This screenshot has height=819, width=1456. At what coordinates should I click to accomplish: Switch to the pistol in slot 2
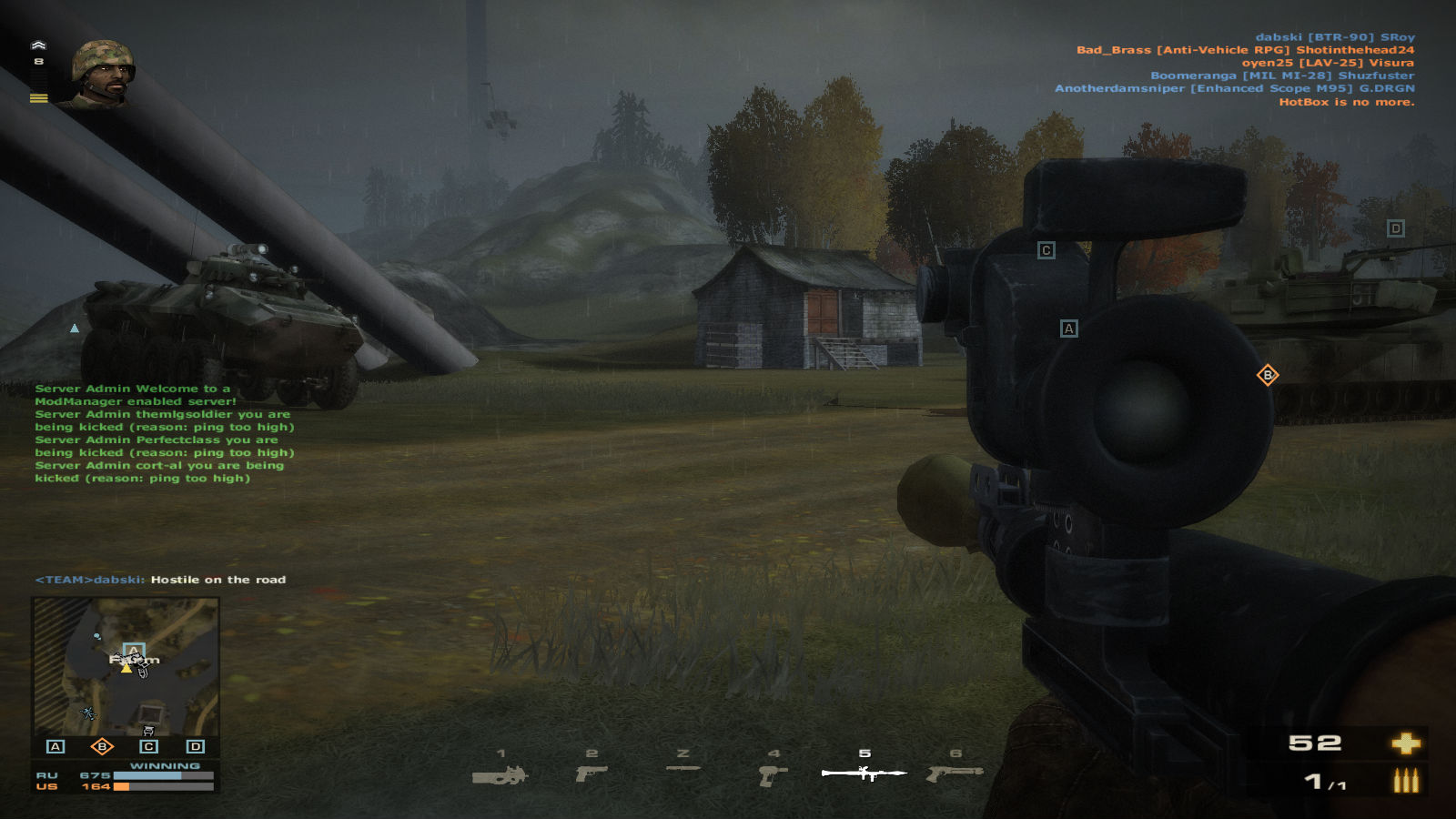(x=591, y=773)
